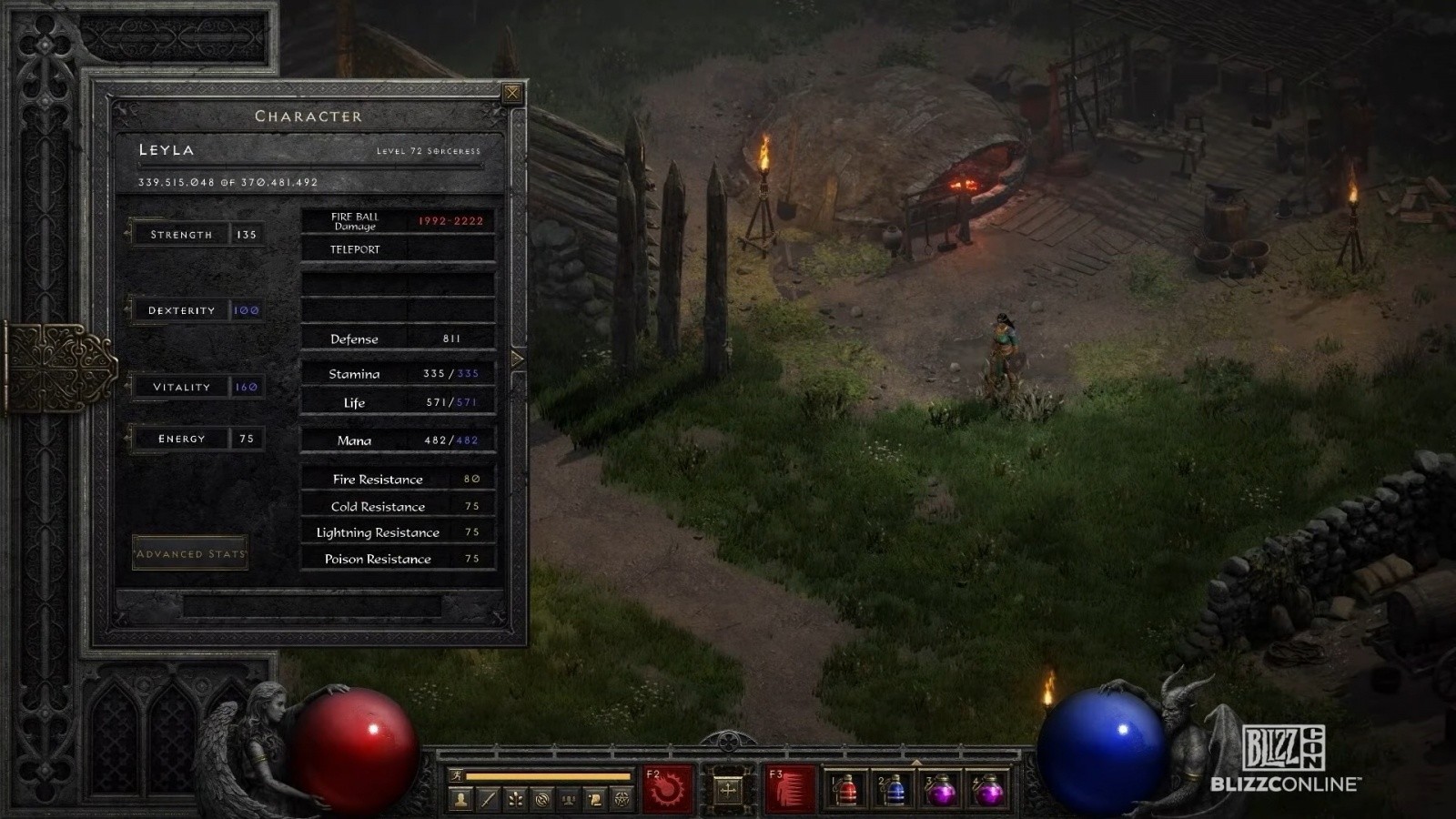The width and height of the screenshot is (1456, 819).
Task: Open the quest log scroll icon
Action: click(x=595, y=800)
